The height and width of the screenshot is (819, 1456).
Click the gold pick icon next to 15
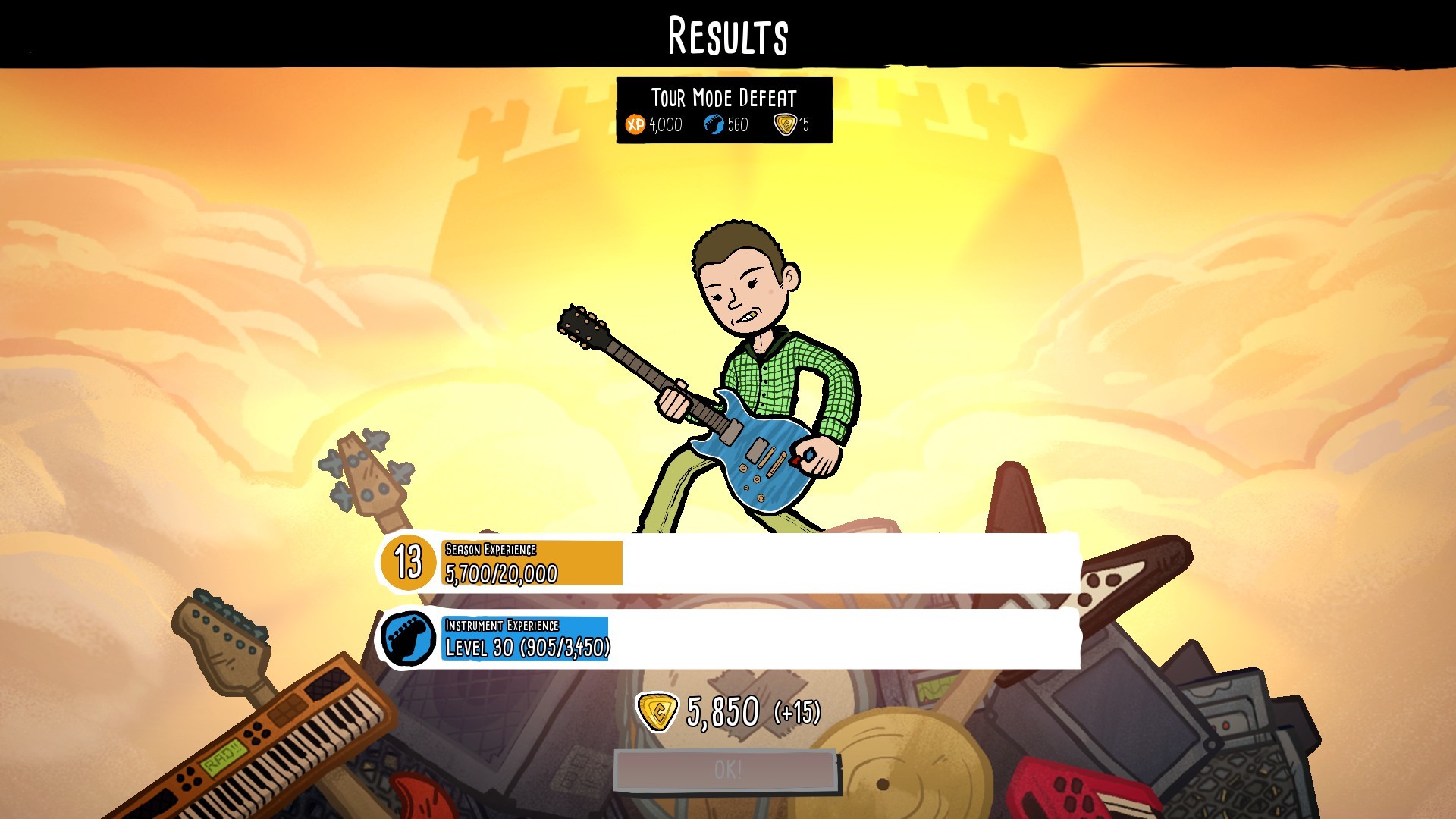[784, 122]
